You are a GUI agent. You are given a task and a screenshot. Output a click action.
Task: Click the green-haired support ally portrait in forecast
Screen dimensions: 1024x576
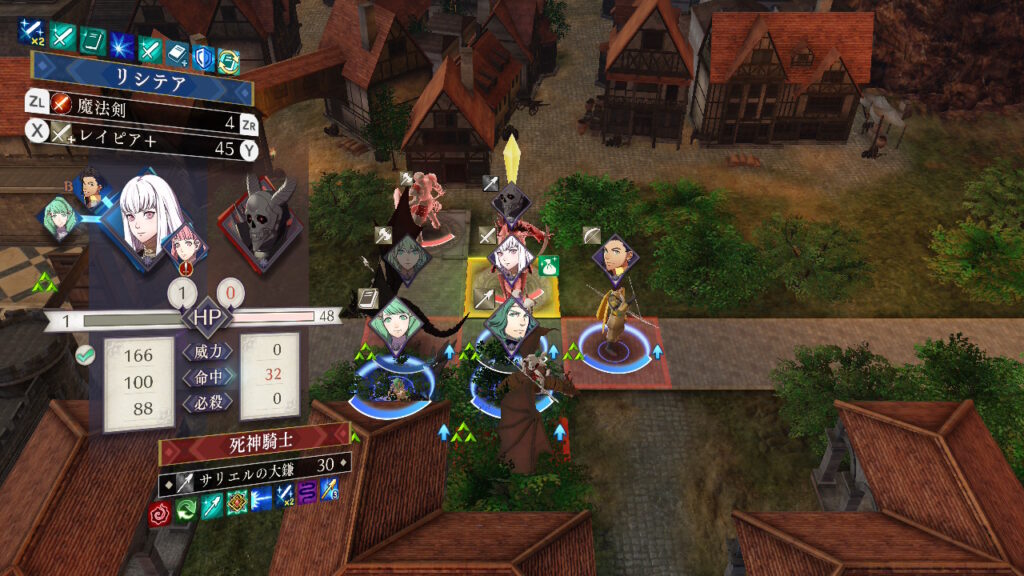coord(61,218)
